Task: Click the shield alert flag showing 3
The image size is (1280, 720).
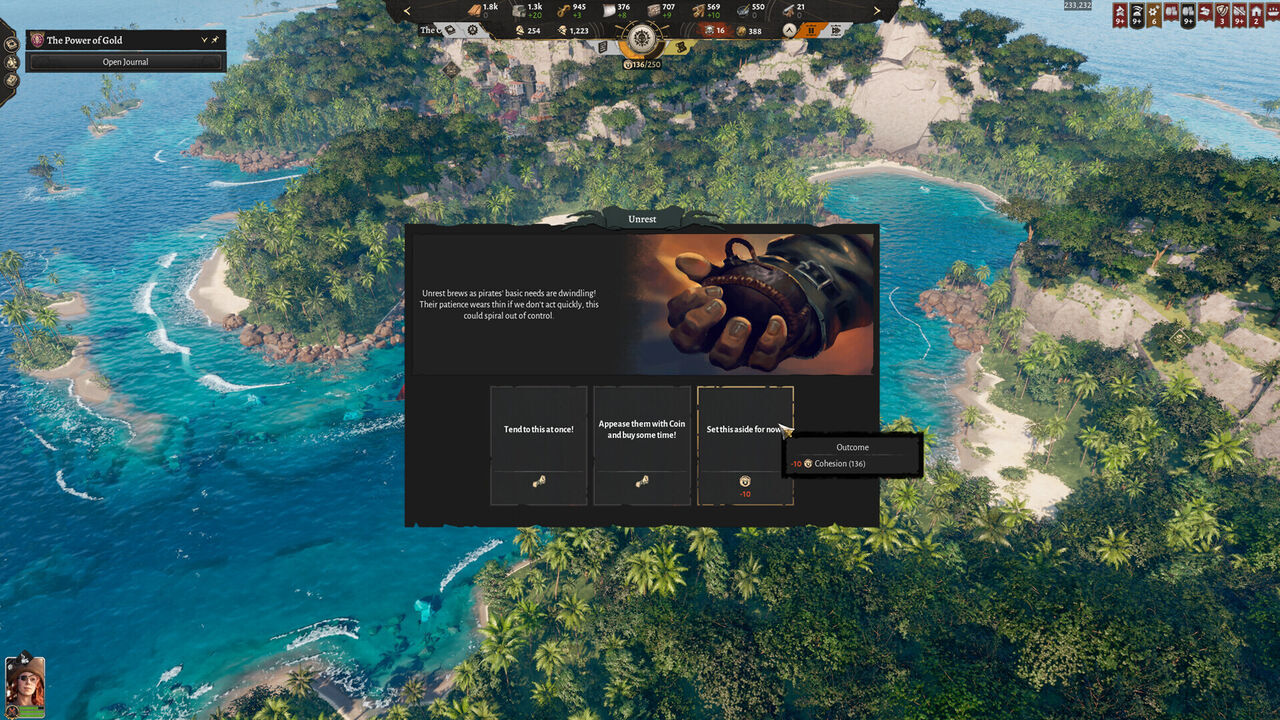Action: click(x=1222, y=14)
